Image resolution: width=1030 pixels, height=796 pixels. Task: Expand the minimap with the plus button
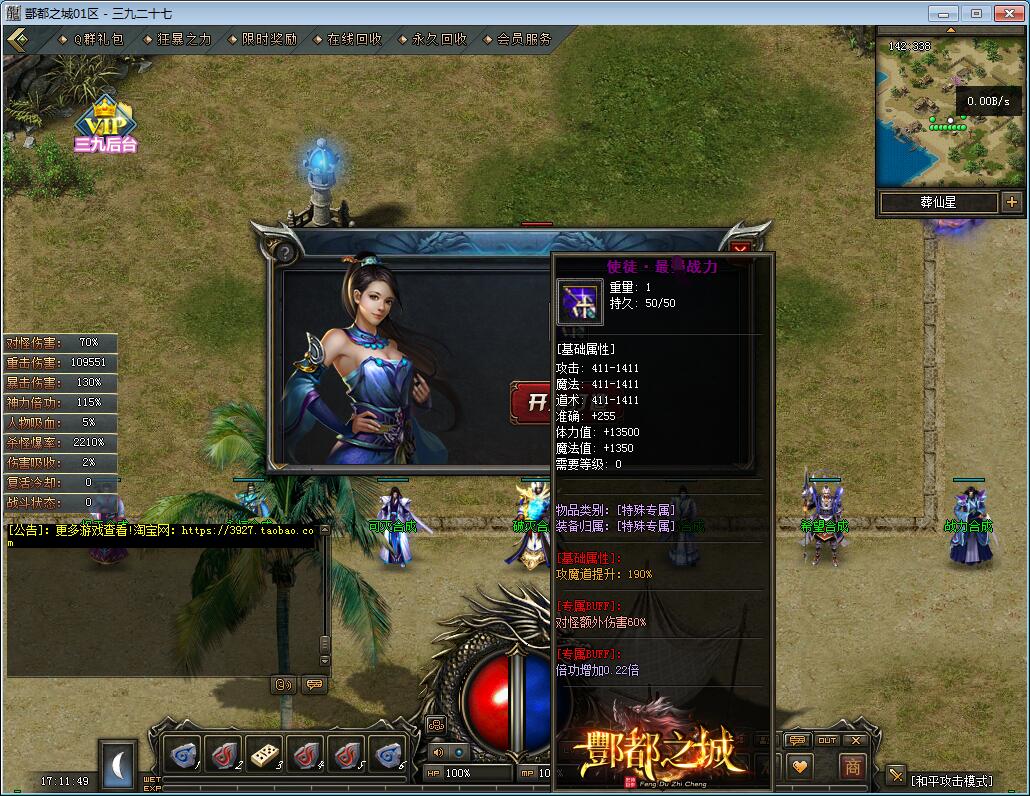click(1011, 202)
